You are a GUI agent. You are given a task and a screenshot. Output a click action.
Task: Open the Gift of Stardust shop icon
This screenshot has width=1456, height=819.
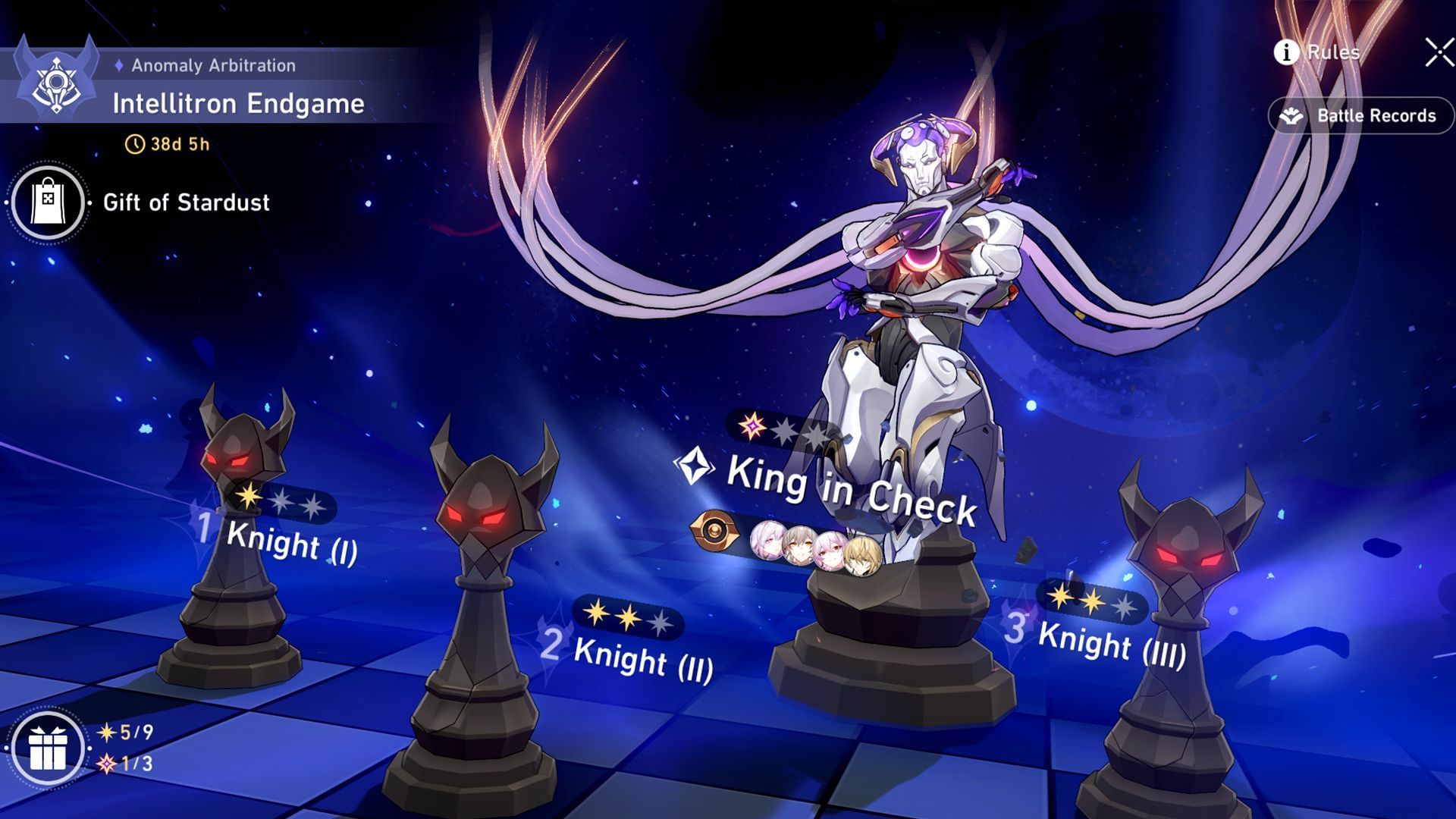click(x=47, y=202)
